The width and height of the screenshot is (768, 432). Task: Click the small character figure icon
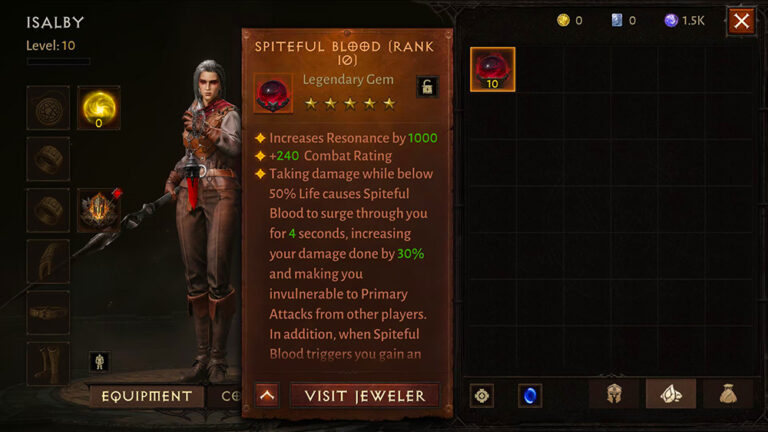(99, 361)
